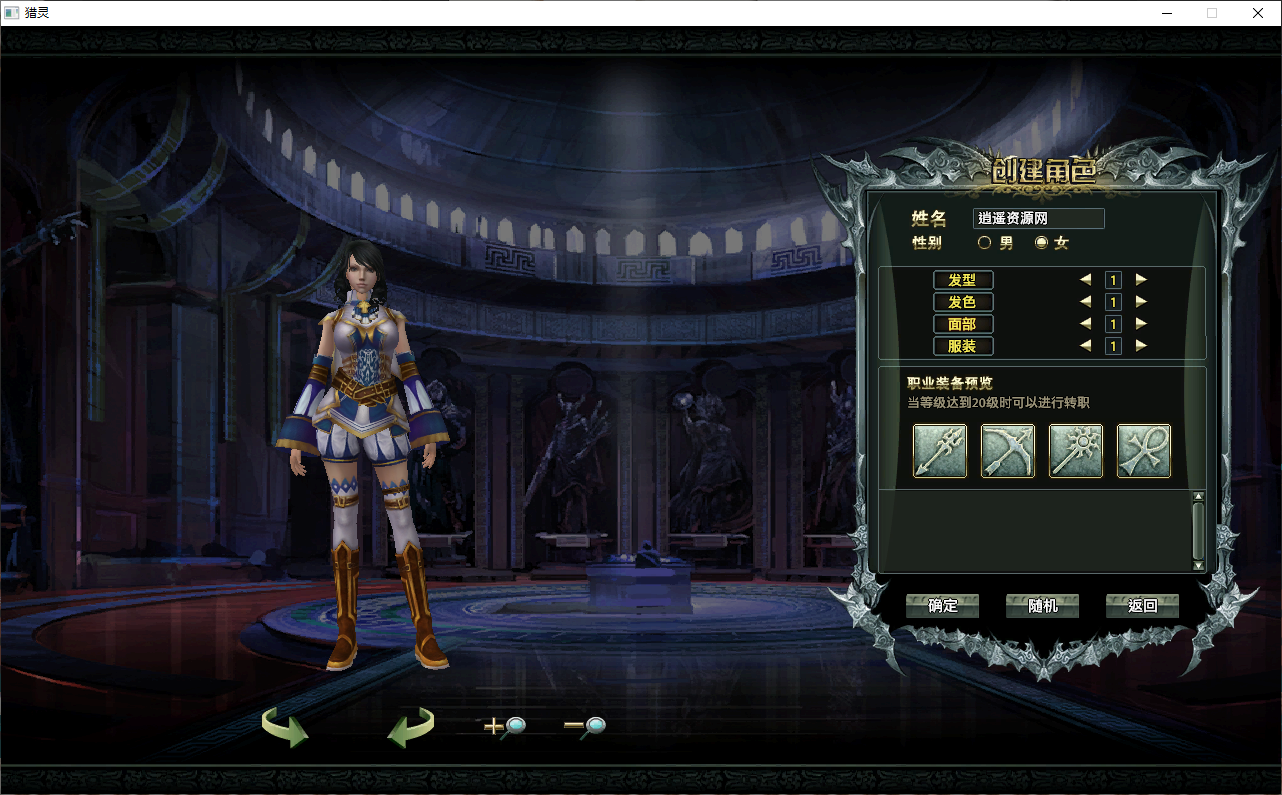Viewport: 1282px width, 795px height.
Task: Click the 发型 hairstyle category button
Action: point(963,280)
